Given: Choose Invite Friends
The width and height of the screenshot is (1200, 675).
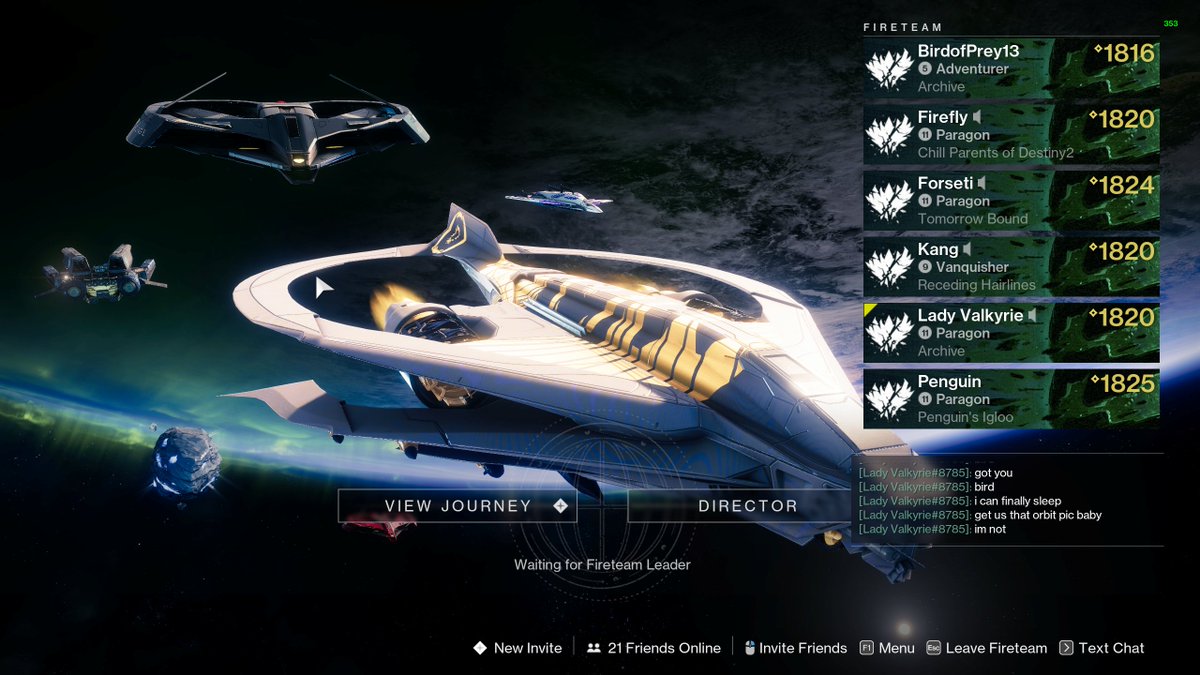Looking at the screenshot, I should pos(796,648).
